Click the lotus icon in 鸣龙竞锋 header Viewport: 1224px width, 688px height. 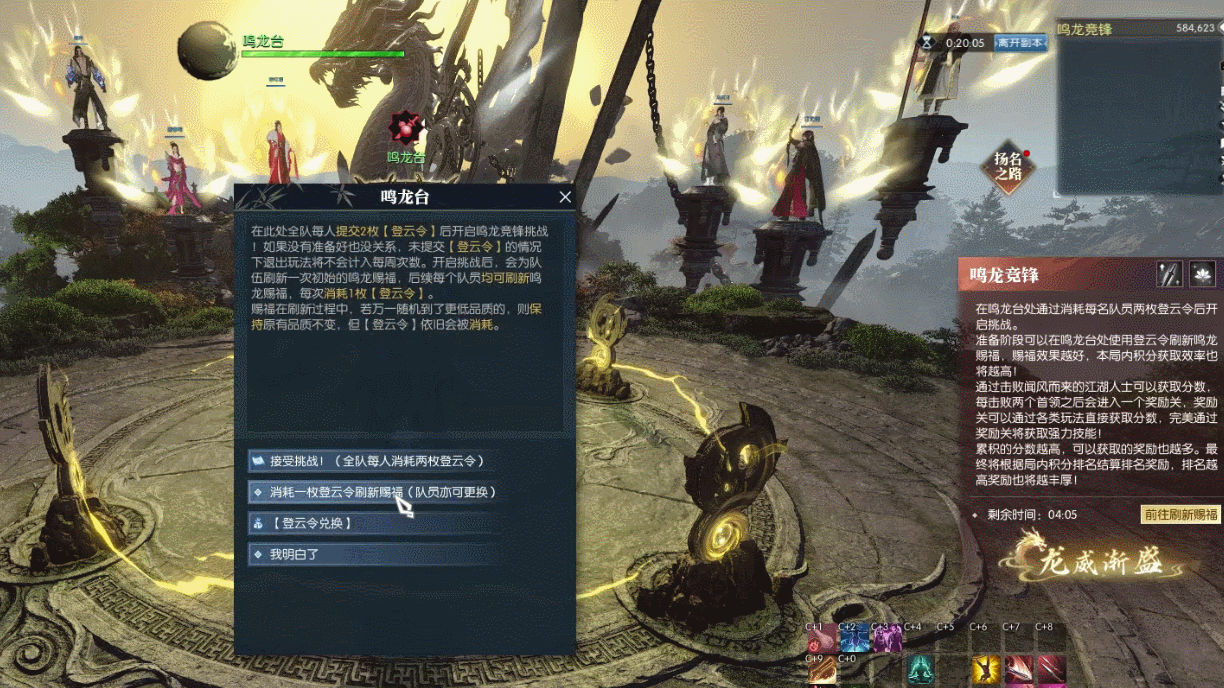coord(1202,274)
